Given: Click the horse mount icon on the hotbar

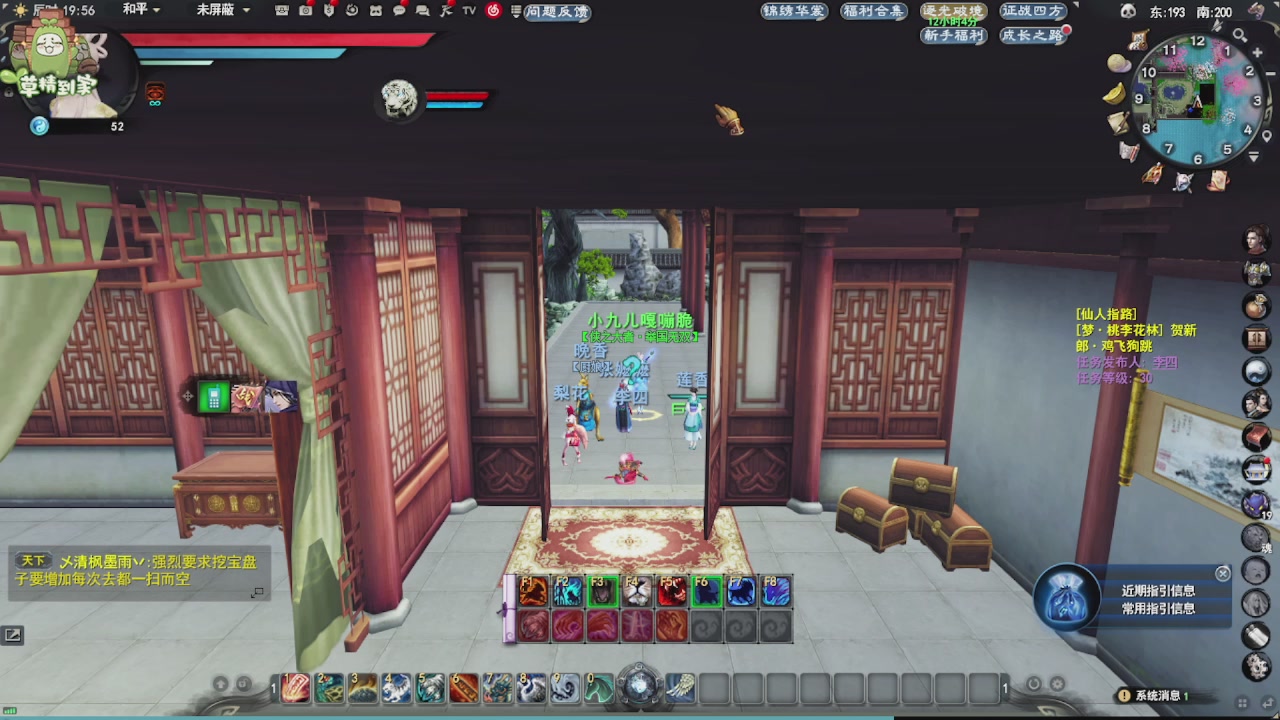Looking at the screenshot, I should (x=597, y=689).
